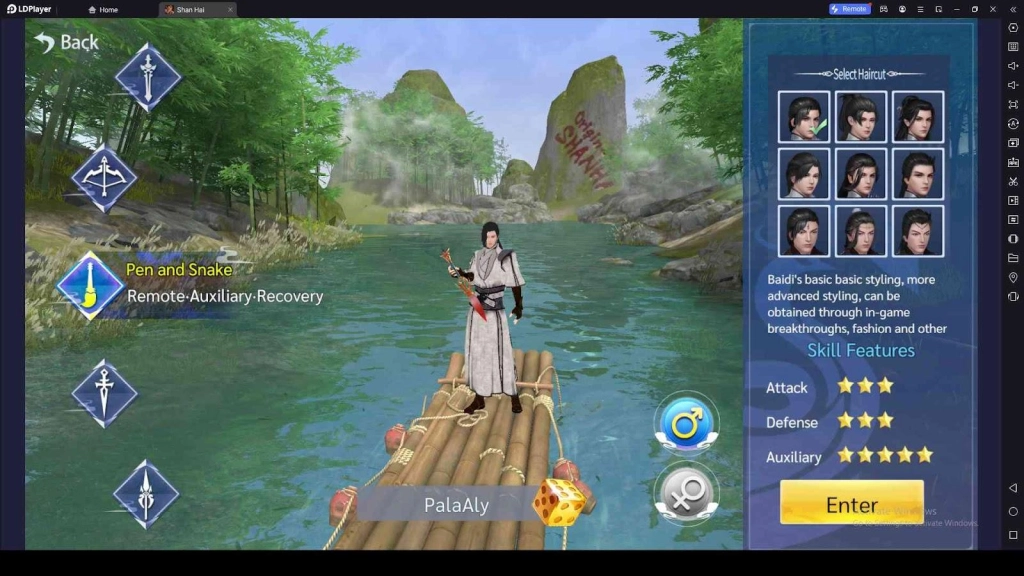
Task: Enter the game with this character
Action: 851,504
